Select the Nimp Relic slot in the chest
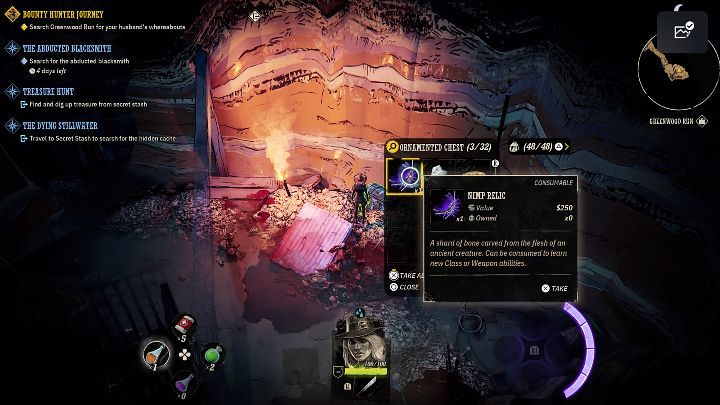This screenshot has width=720, height=405. pos(405,176)
